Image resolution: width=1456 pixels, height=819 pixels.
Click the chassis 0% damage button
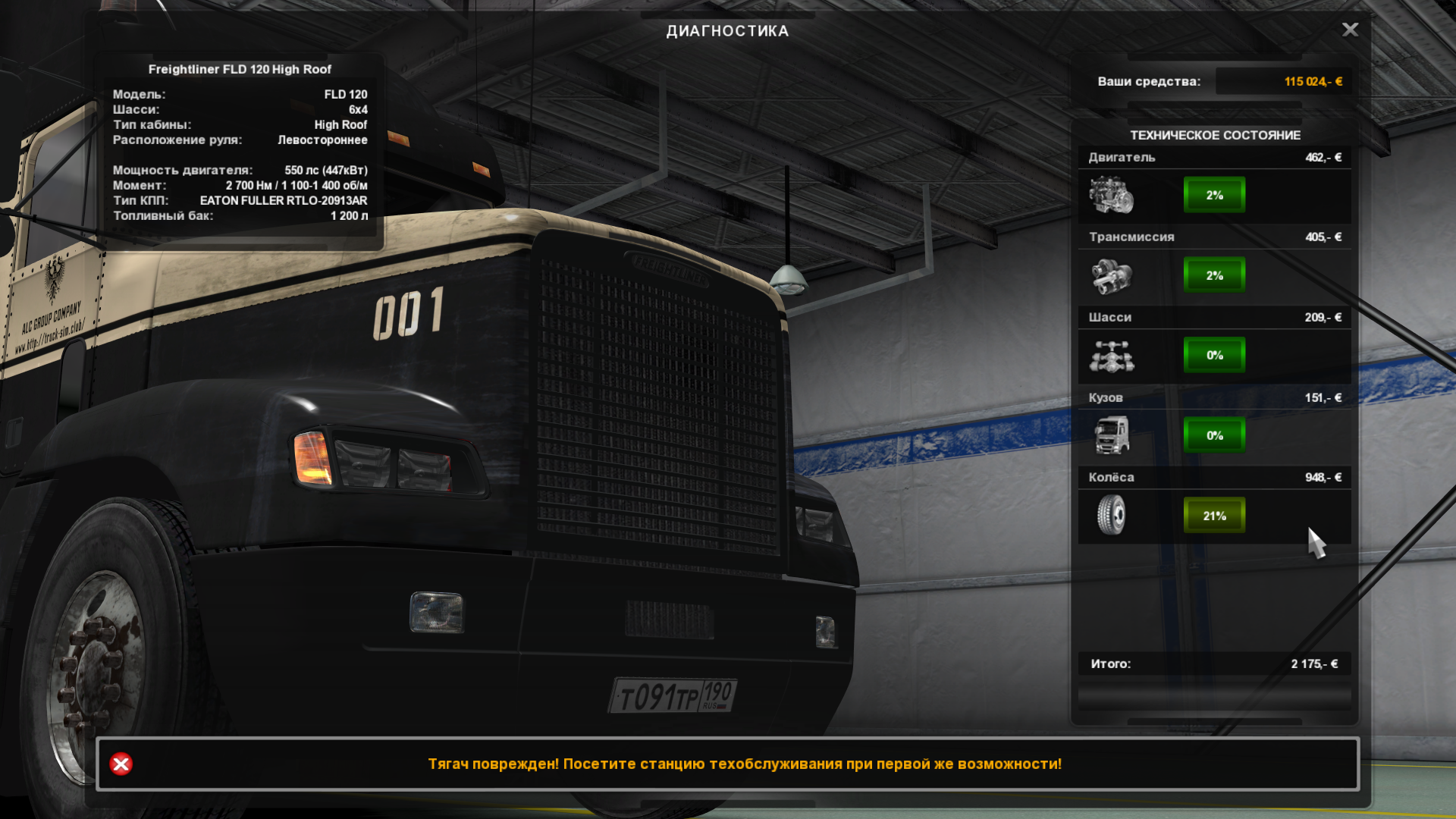point(1214,355)
